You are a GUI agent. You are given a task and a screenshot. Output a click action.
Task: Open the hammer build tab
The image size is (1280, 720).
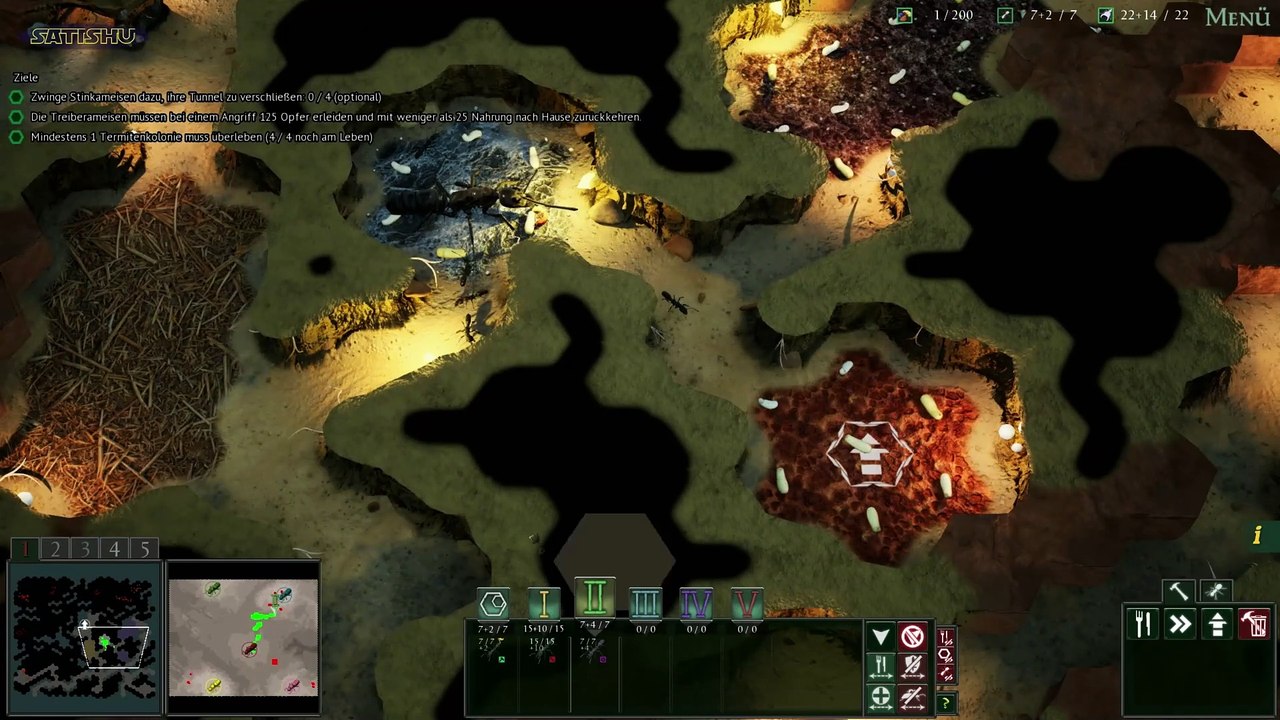(x=1178, y=591)
